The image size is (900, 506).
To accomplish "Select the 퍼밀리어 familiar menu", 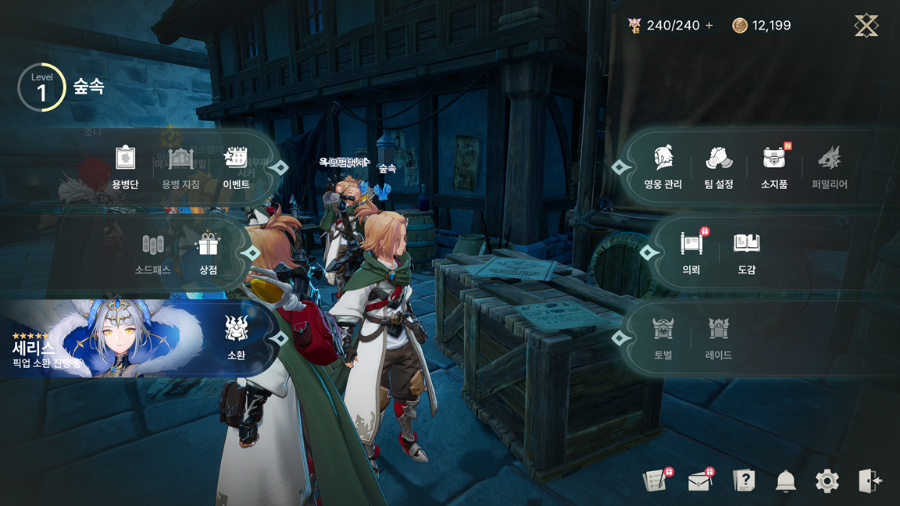I will click(x=829, y=166).
